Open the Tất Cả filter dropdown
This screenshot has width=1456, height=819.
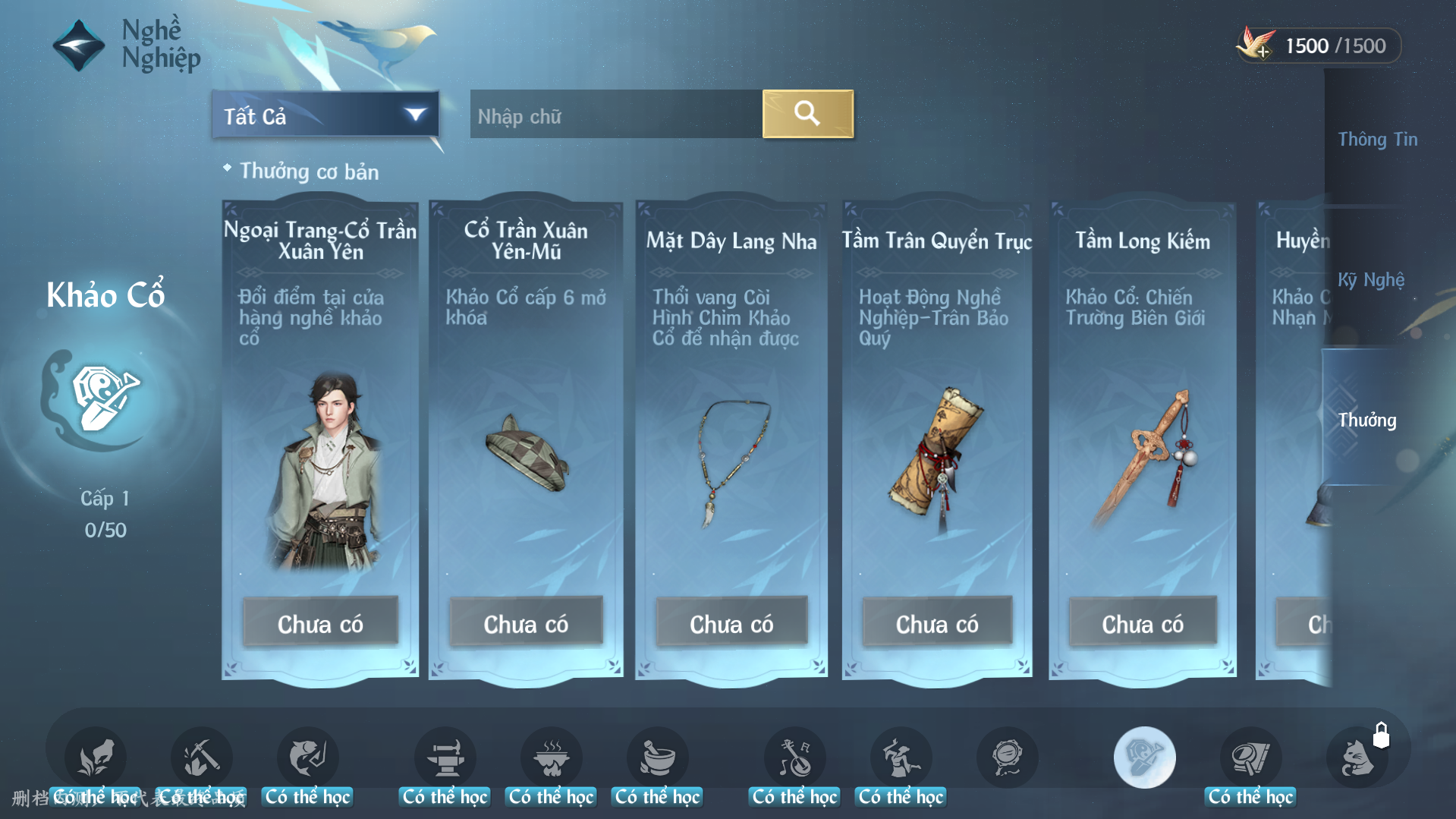point(325,115)
